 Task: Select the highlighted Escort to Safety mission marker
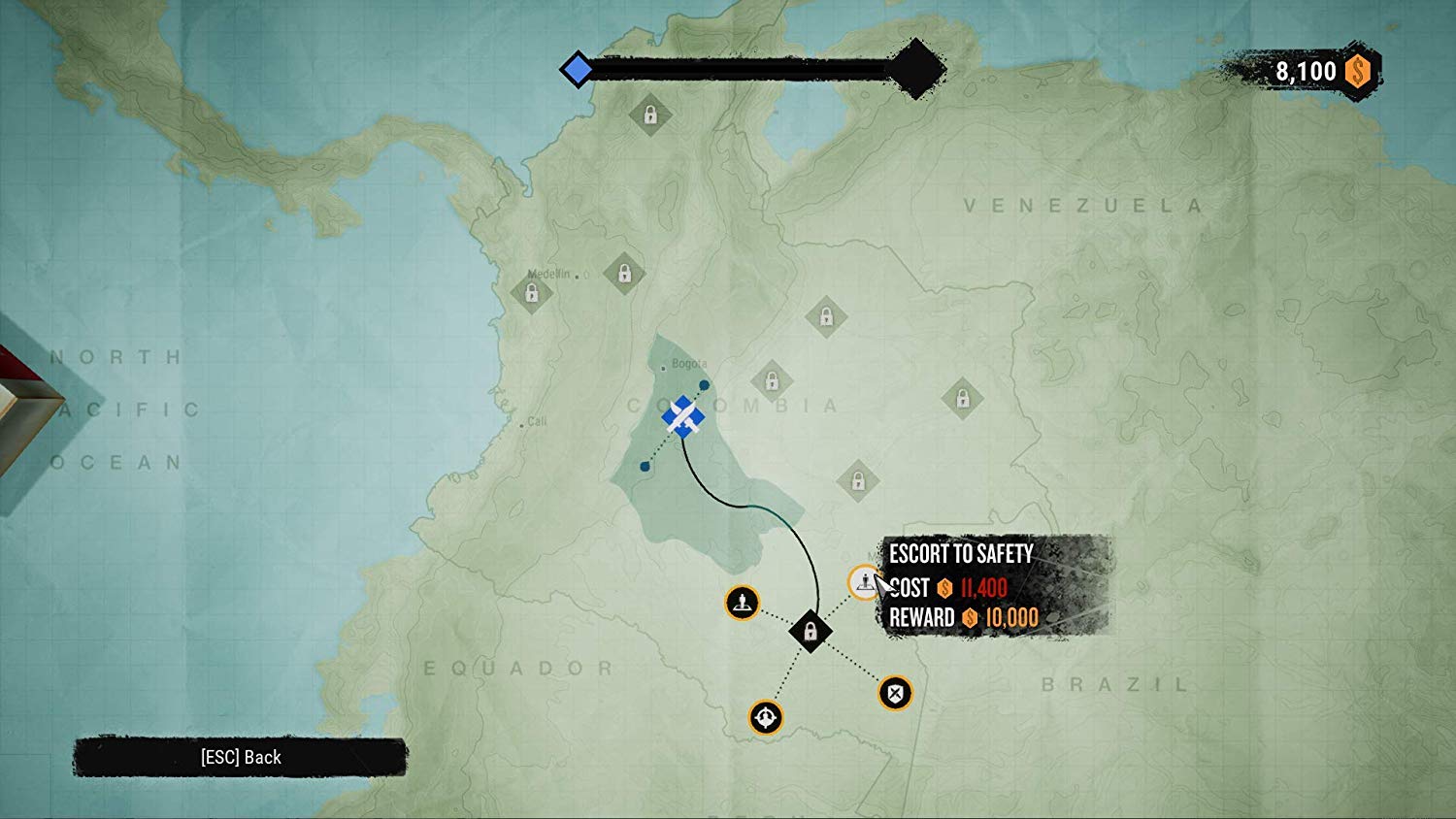pyautogui.click(x=862, y=582)
